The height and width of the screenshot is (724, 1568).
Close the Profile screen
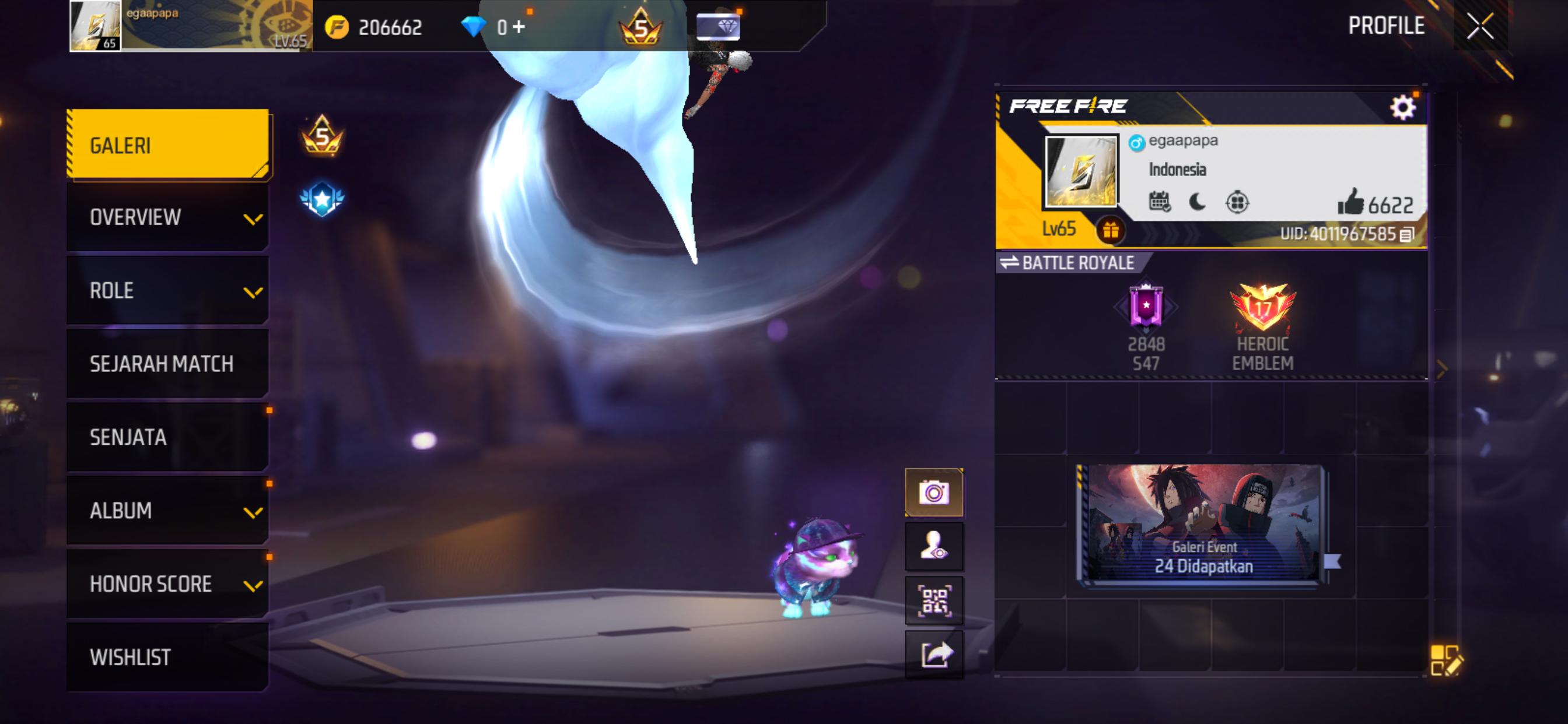click(x=1480, y=26)
